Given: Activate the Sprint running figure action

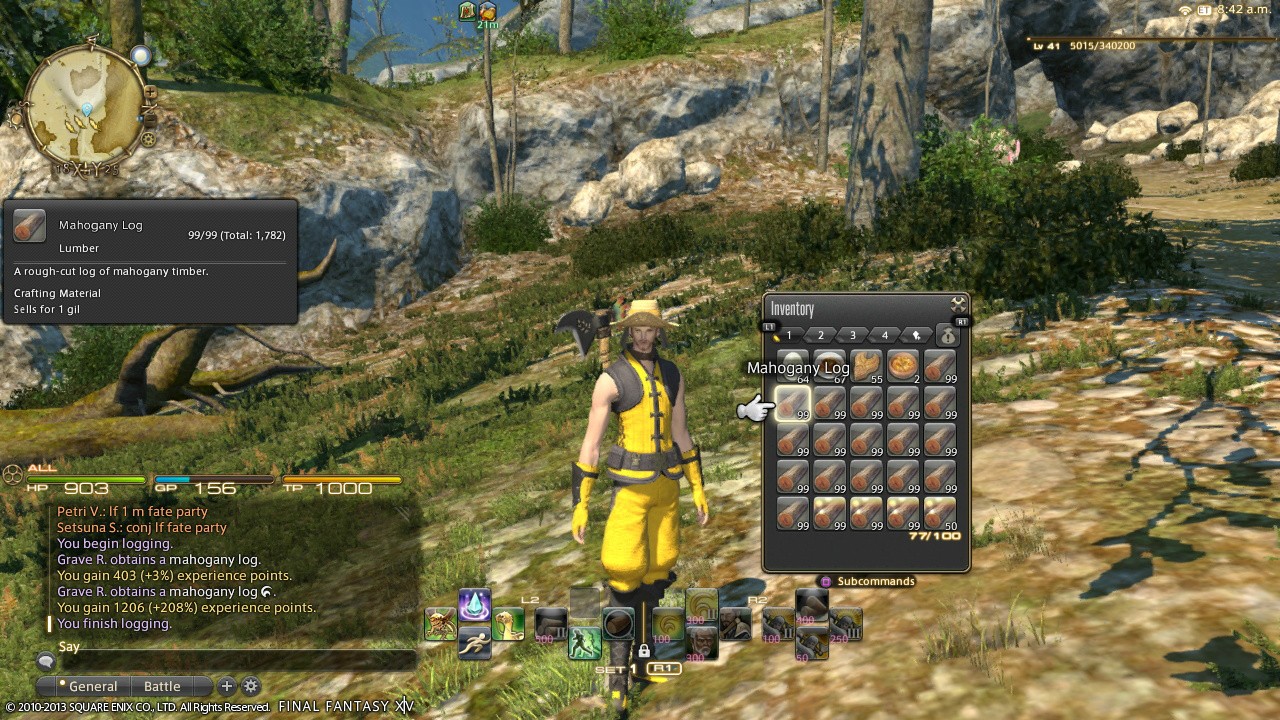Looking at the screenshot, I should (475, 641).
